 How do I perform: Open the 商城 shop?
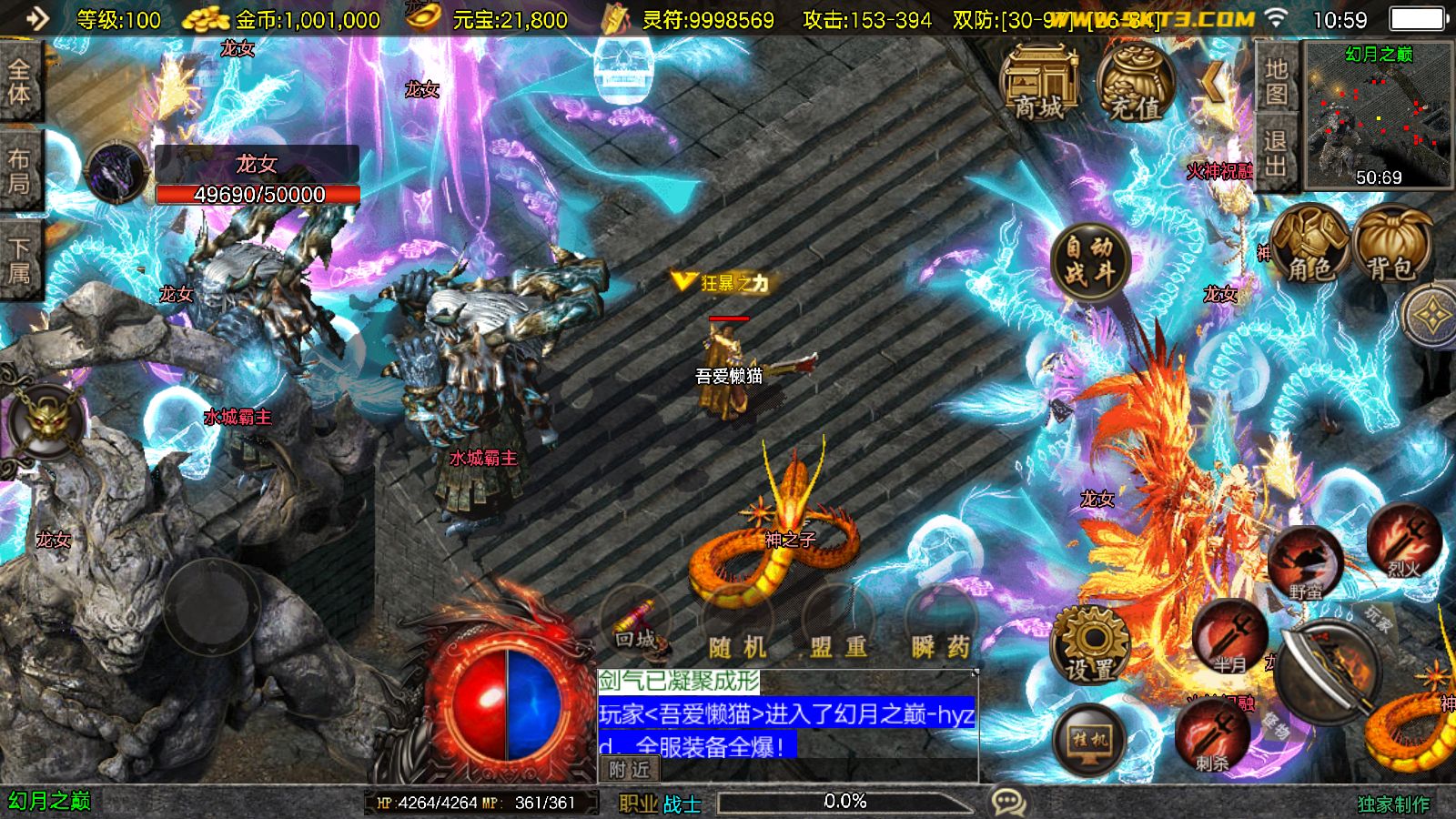[x=1039, y=84]
